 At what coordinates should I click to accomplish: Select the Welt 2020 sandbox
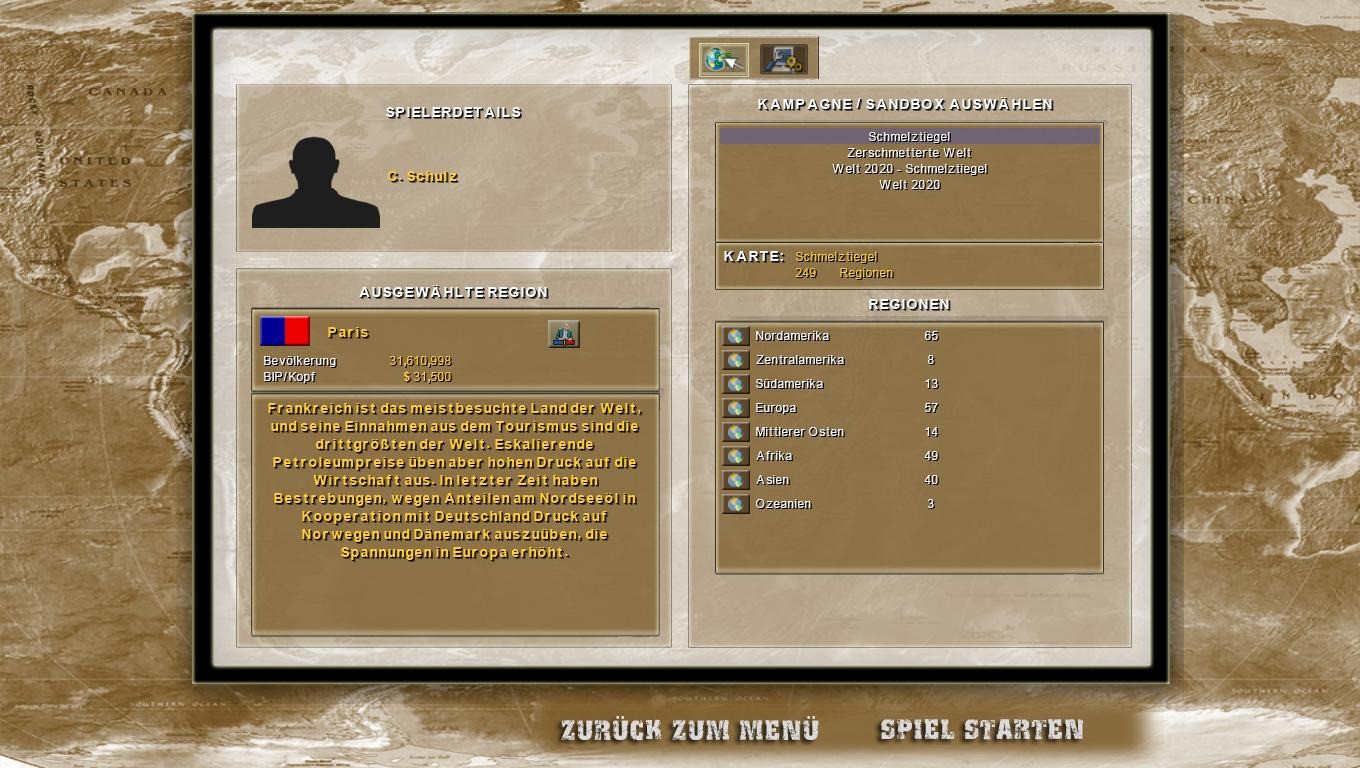tap(909, 185)
